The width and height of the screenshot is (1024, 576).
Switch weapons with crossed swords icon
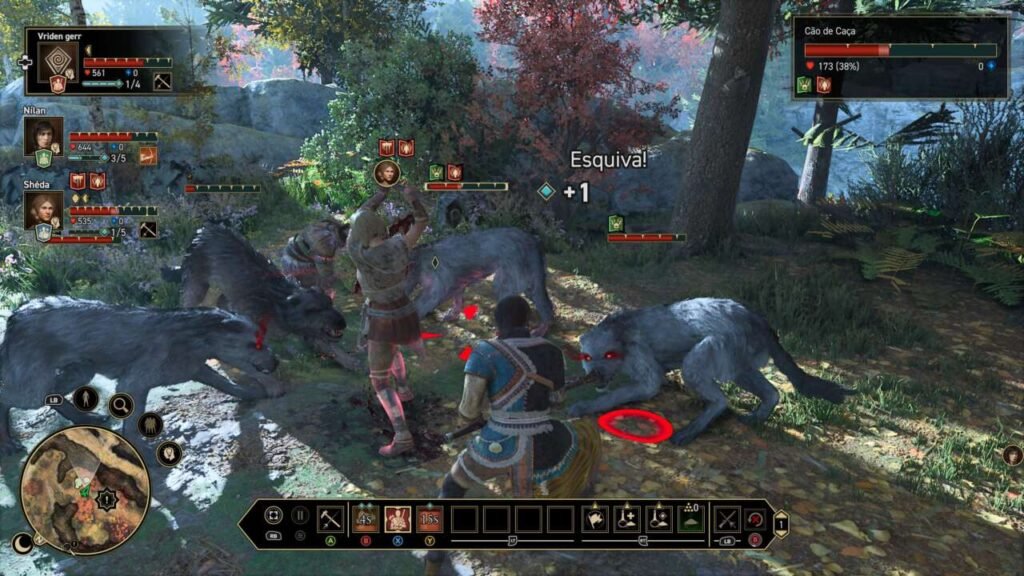[727, 519]
